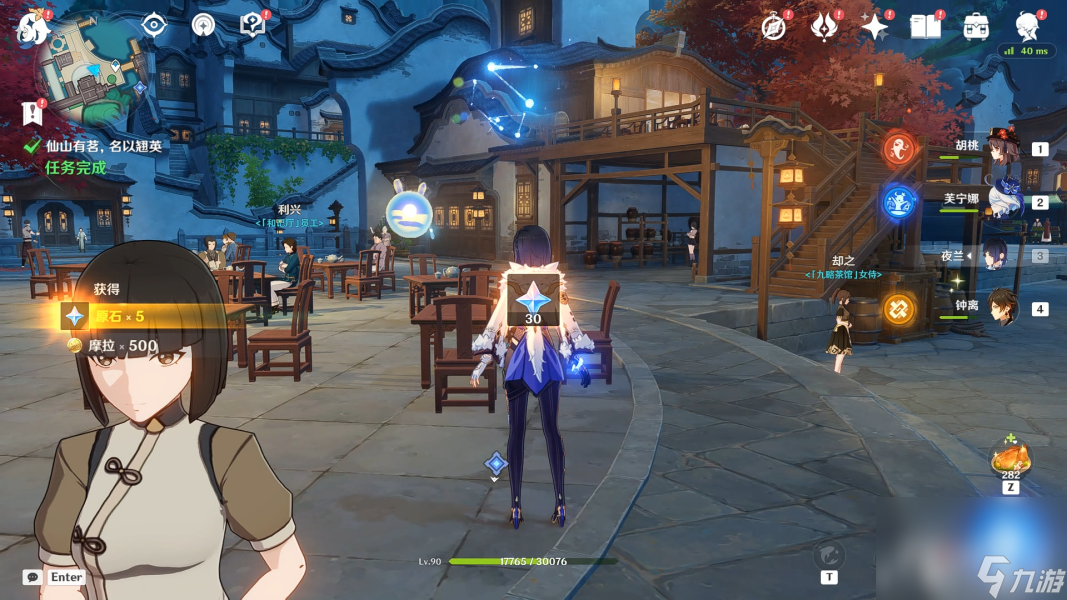Switch to party member 钟离
This screenshot has height=600, width=1067.
[1000, 308]
